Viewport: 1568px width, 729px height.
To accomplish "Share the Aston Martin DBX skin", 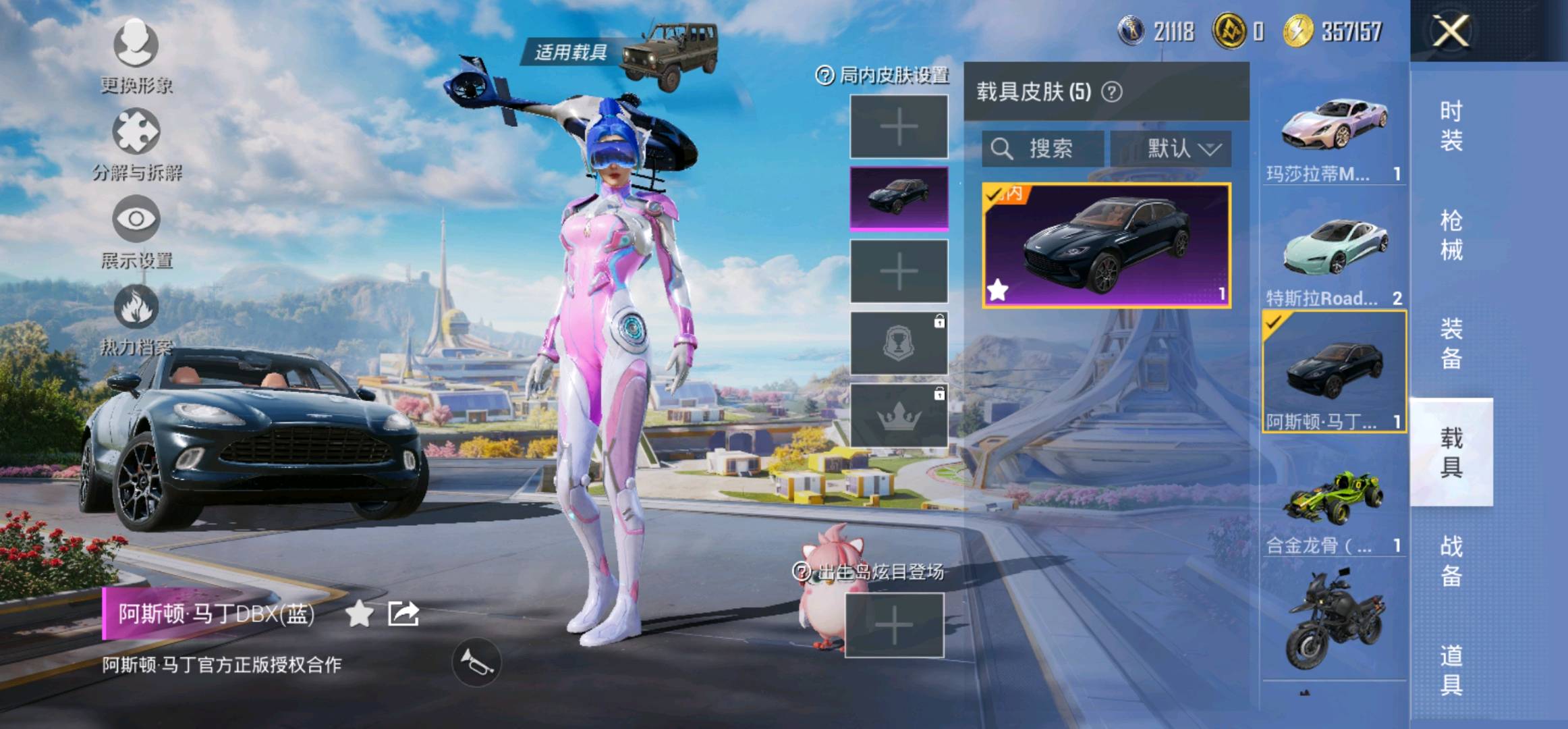I will coord(403,614).
